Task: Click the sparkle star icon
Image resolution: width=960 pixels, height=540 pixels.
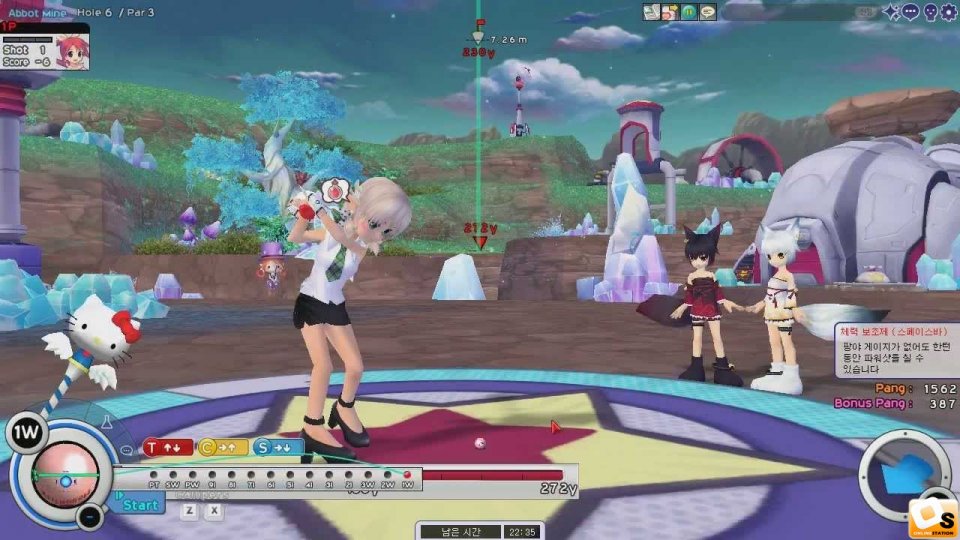Action: pyautogui.click(x=891, y=12)
